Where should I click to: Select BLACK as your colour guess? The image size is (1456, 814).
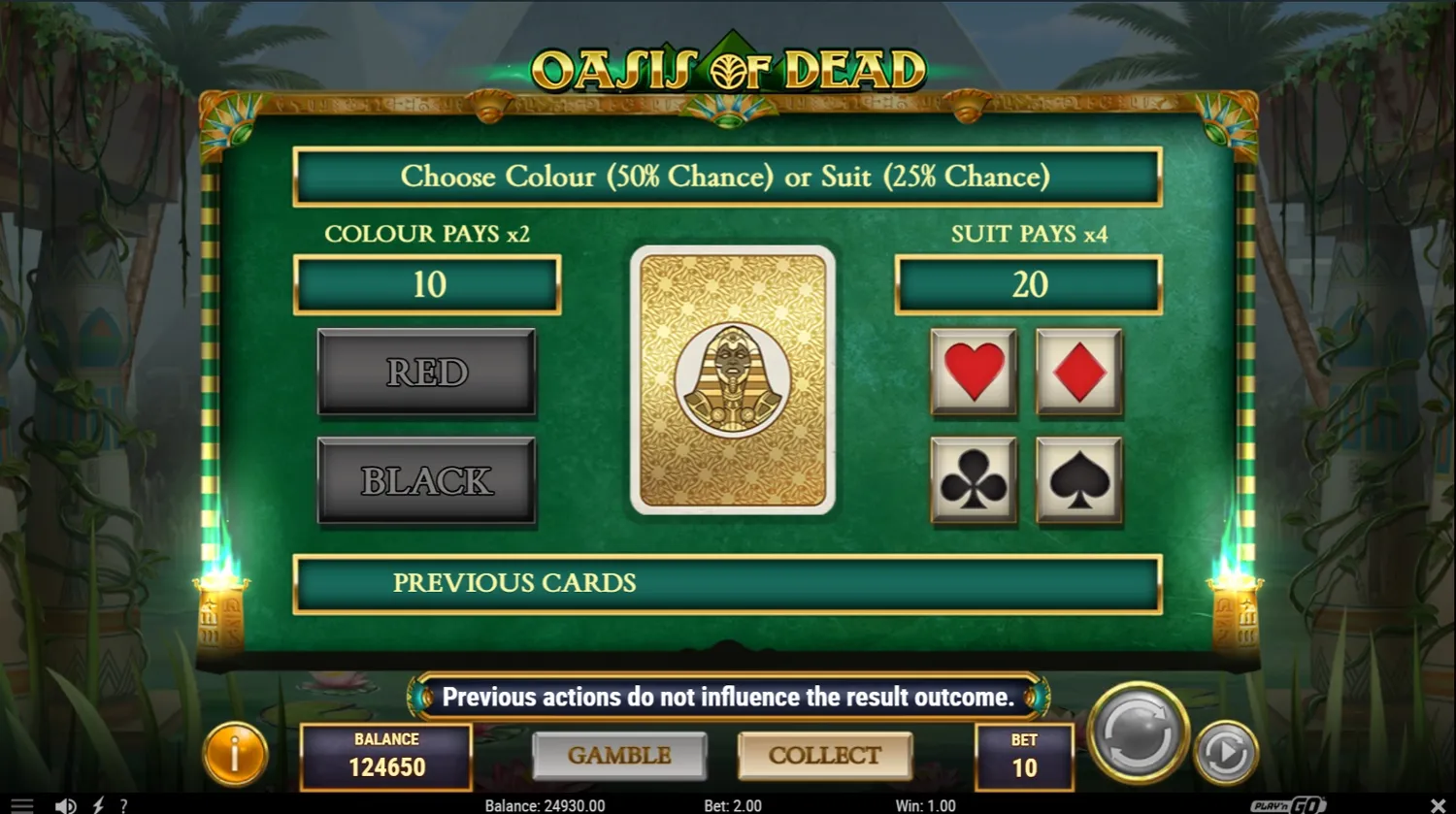coord(426,479)
